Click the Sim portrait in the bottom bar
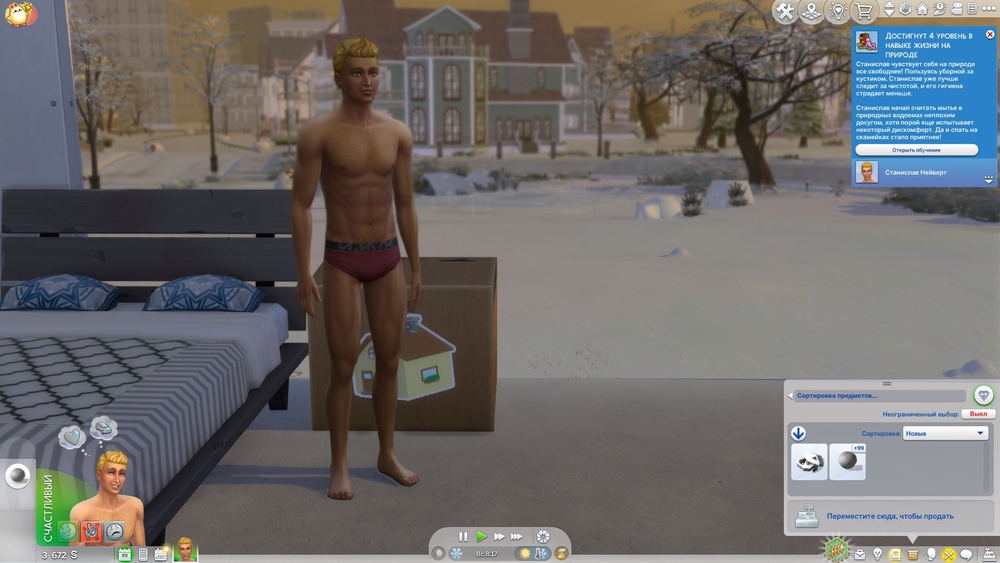The width and height of the screenshot is (1000, 563). point(186,549)
